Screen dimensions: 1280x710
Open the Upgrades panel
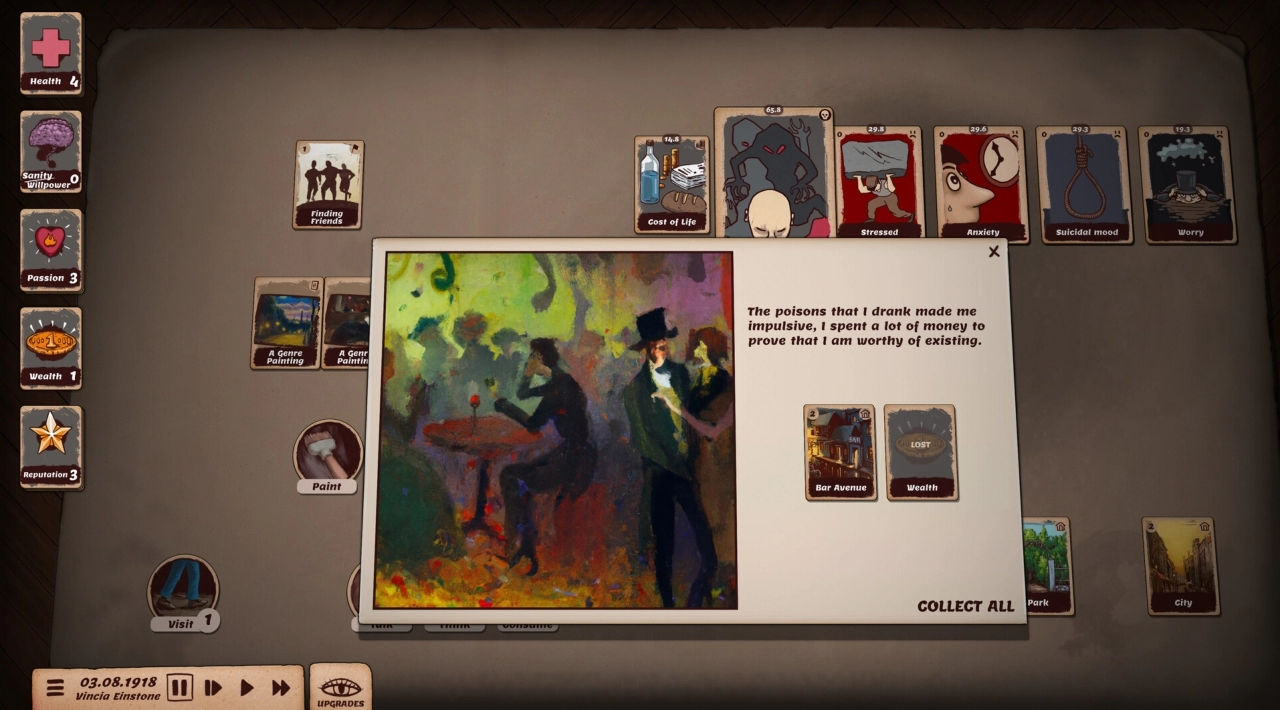(340, 688)
